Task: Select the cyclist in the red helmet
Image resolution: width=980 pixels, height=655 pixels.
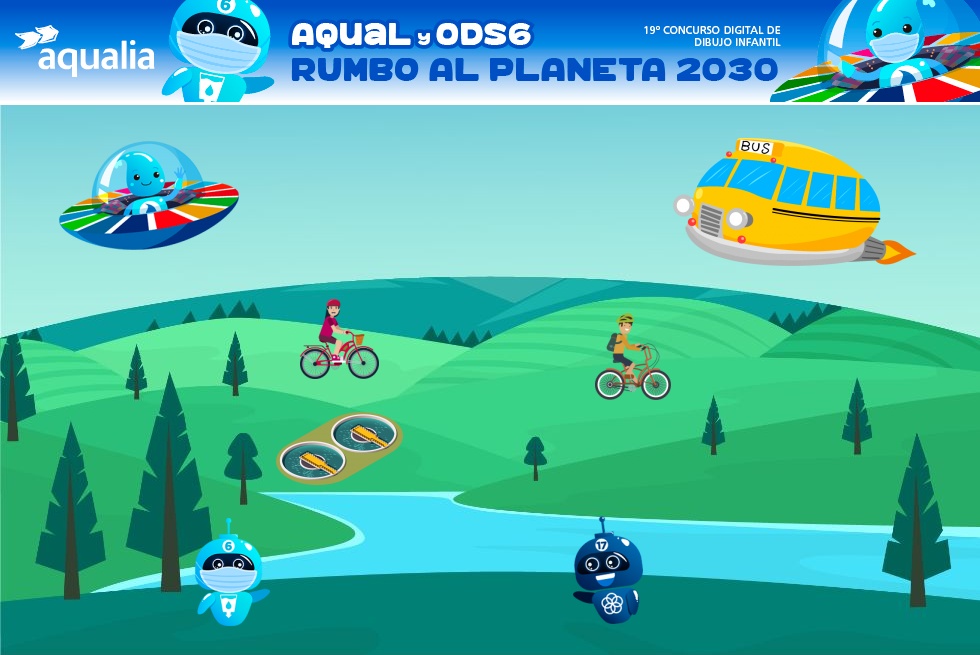Action: tap(338, 343)
